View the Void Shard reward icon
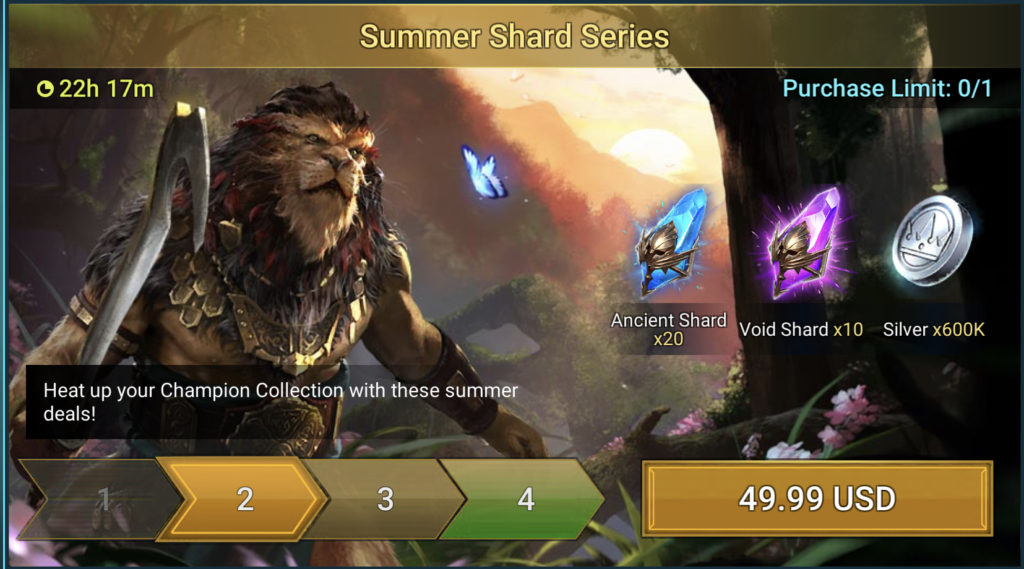Screen dimensions: 1024x569 click(801, 246)
